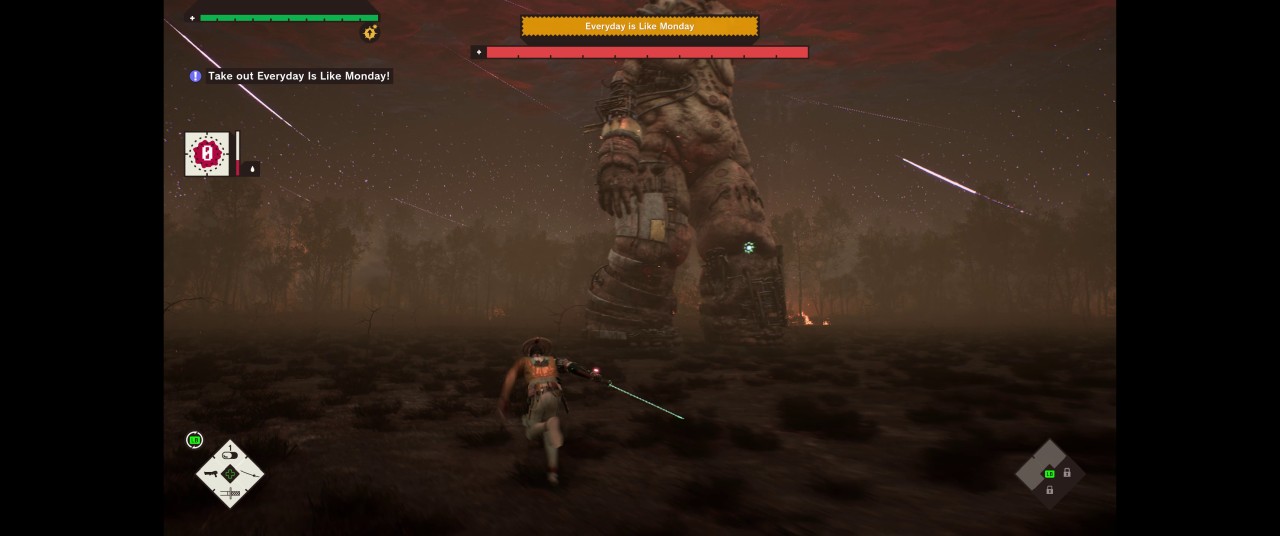The height and width of the screenshot is (536, 1280).
Task: Select the gold status buff icon
Action: tap(370, 33)
